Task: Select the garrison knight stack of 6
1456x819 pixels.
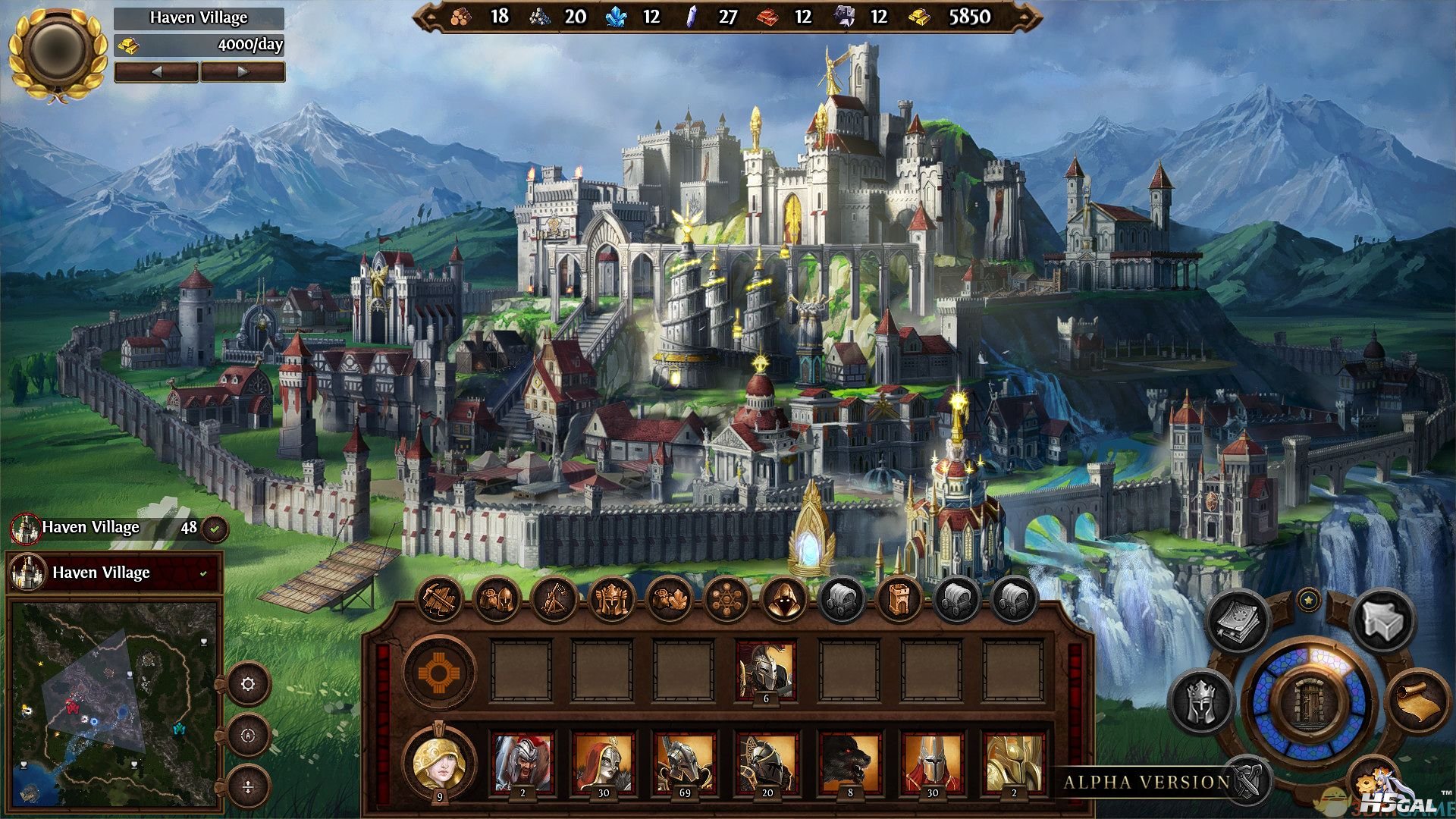Action: [x=767, y=670]
